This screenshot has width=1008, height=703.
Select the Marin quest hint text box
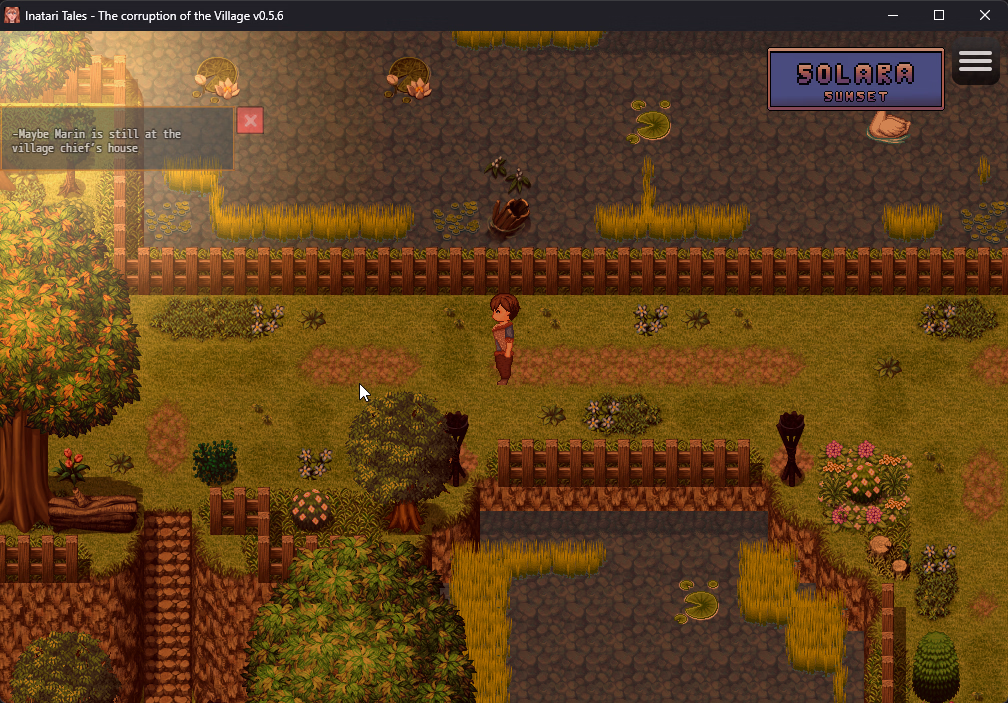117,141
